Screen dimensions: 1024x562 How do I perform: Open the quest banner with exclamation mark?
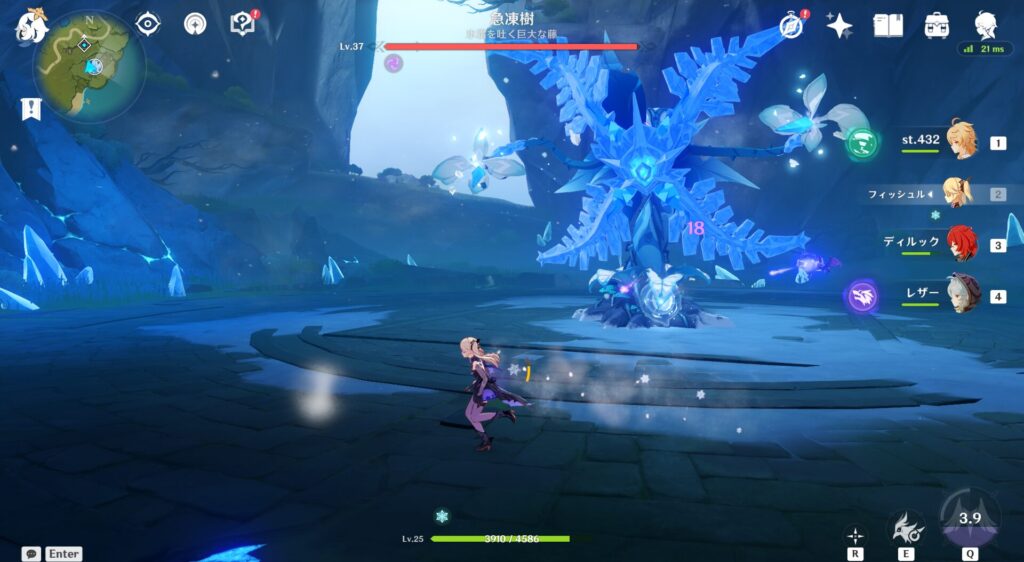tap(30, 109)
